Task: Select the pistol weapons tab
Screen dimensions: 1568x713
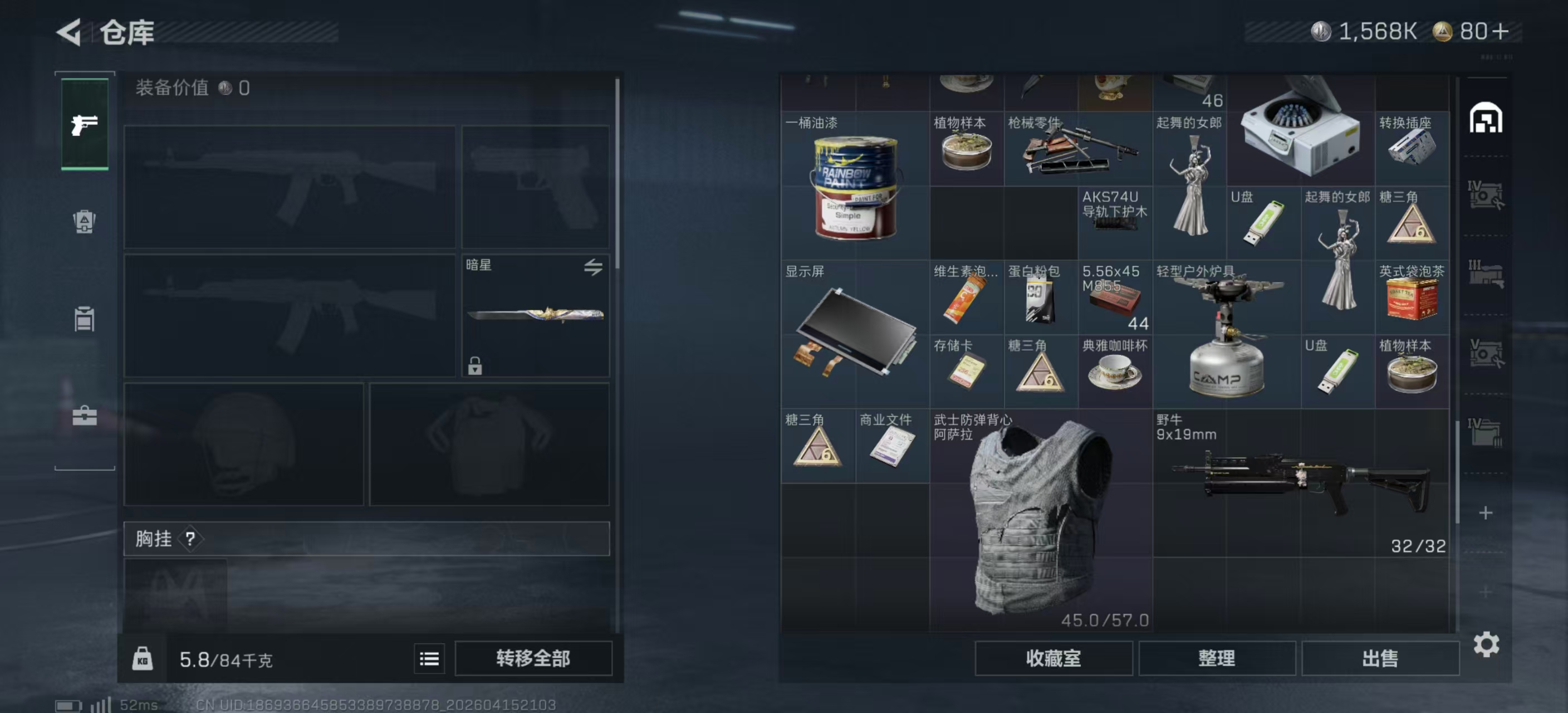Action: [x=85, y=125]
